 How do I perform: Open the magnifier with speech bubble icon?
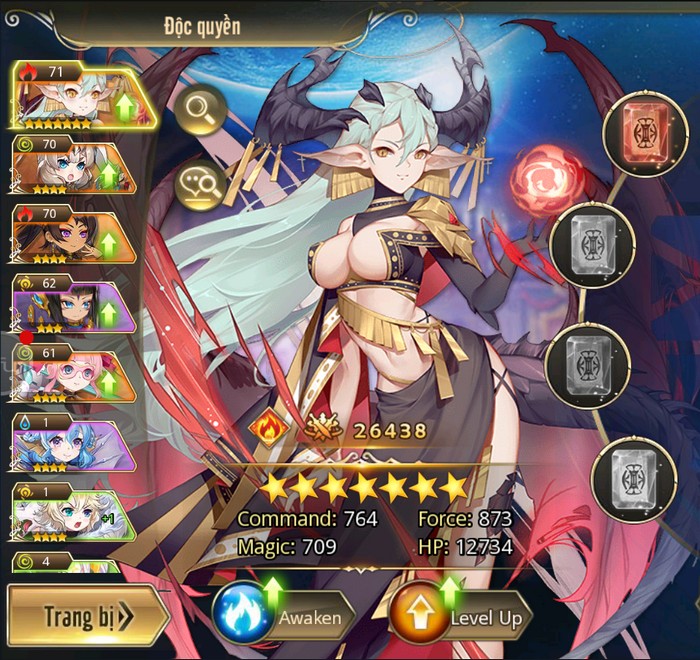pyautogui.click(x=200, y=187)
